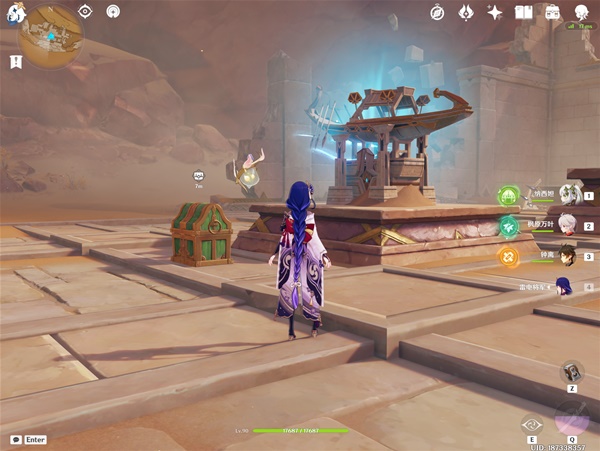Open the chat box beside Enter
600x451 pixels.
click(x=16, y=439)
